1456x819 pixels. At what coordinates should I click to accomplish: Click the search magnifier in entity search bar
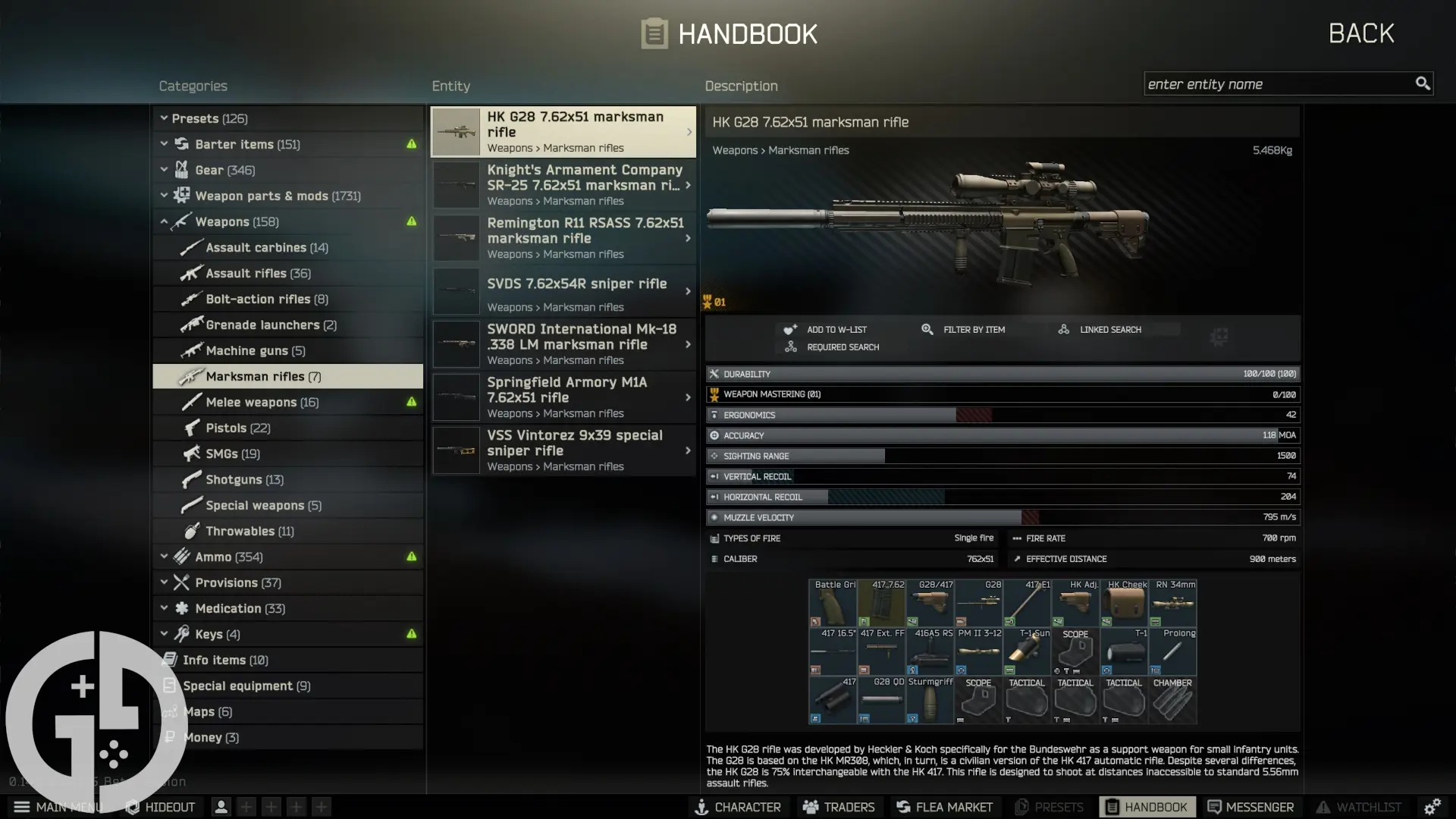pos(1422,83)
